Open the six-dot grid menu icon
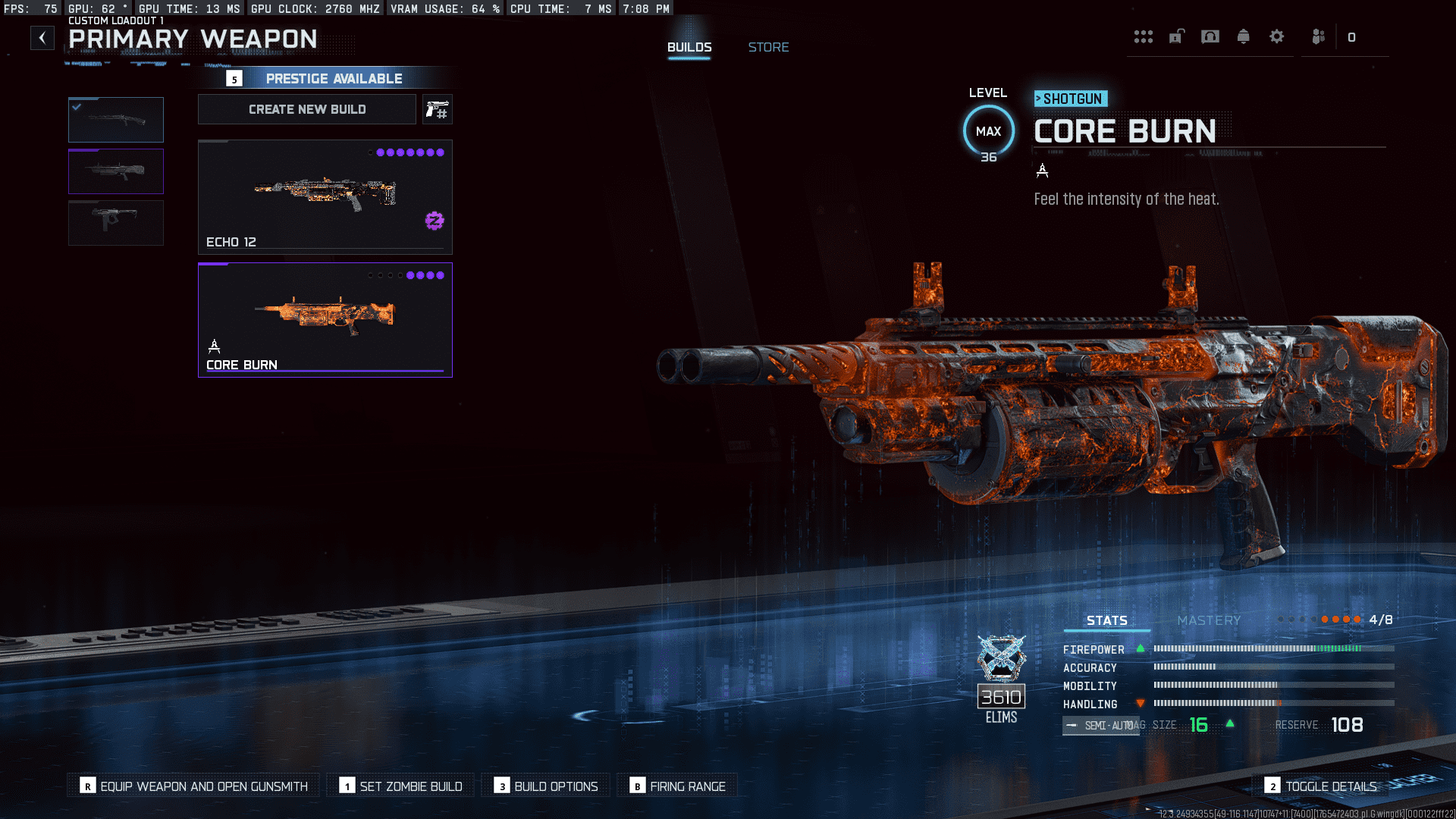Image resolution: width=1456 pixels, height=819 pixels. coord(1143,37)
